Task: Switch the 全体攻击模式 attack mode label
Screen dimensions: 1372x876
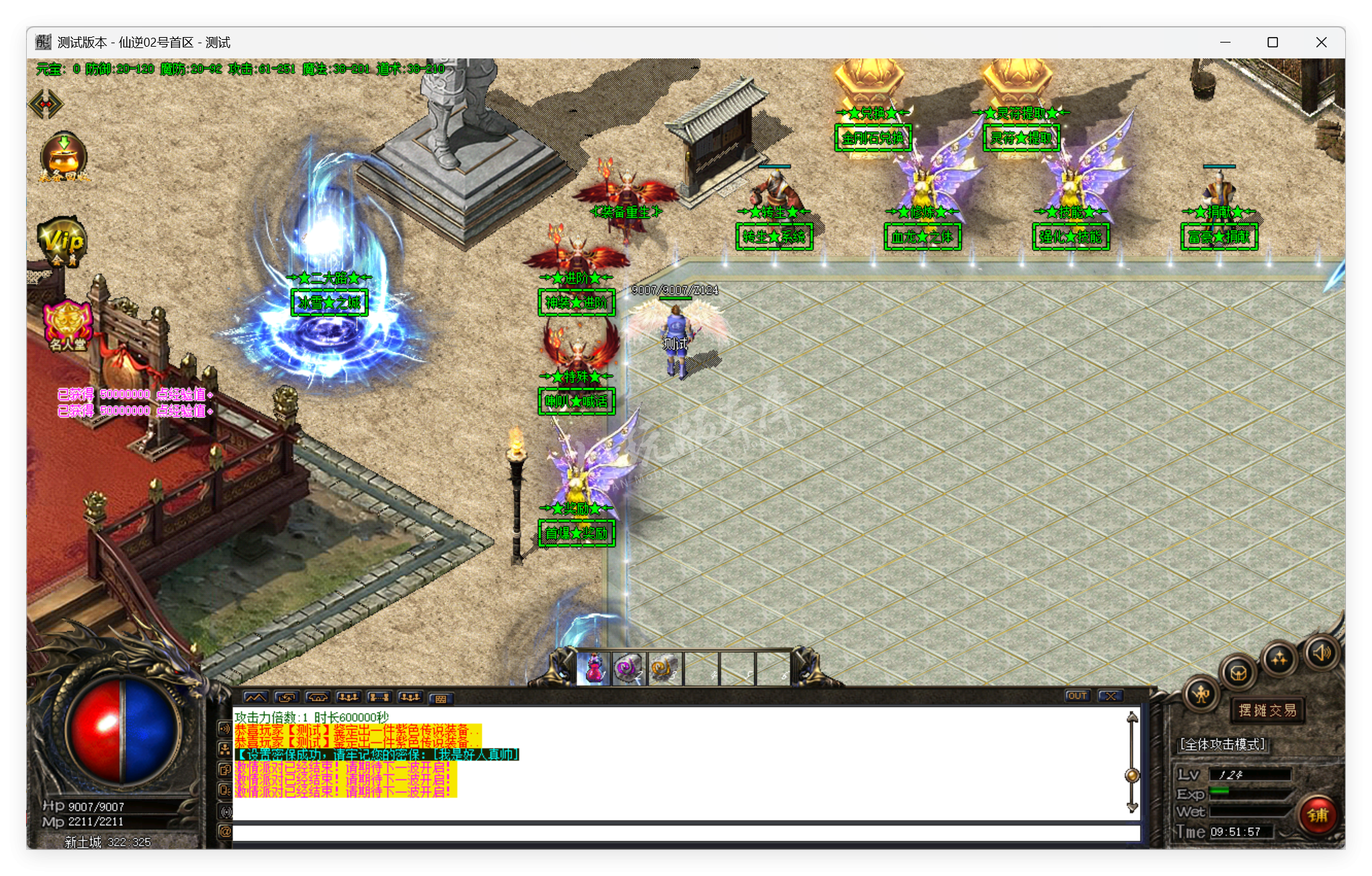Action: 1222,744
